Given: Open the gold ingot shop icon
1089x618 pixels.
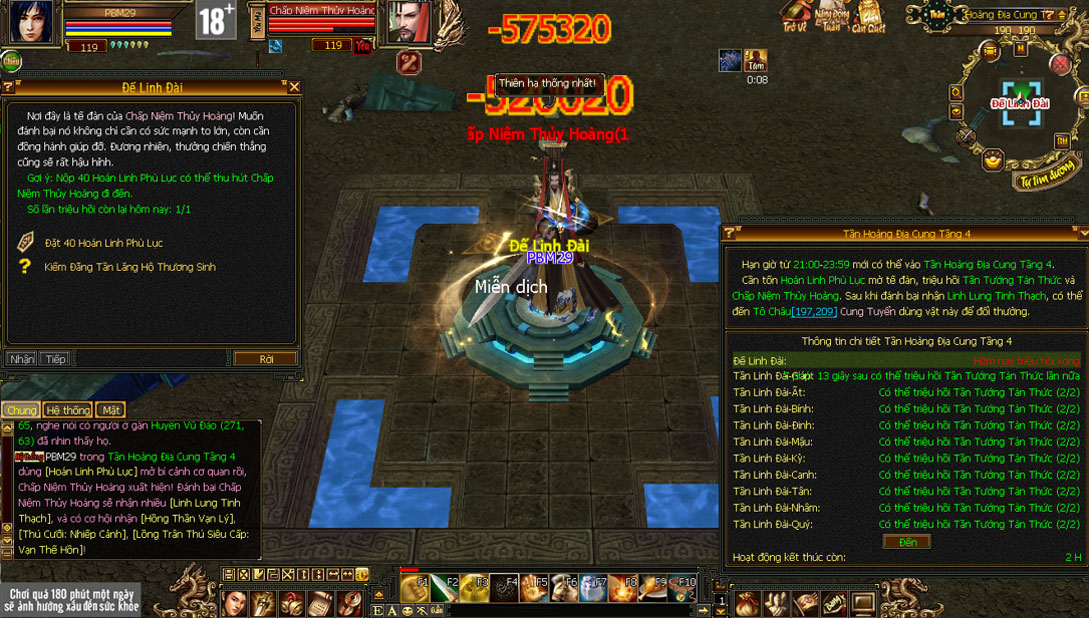Looking at the screenshot, I should (x=992, y=158).
